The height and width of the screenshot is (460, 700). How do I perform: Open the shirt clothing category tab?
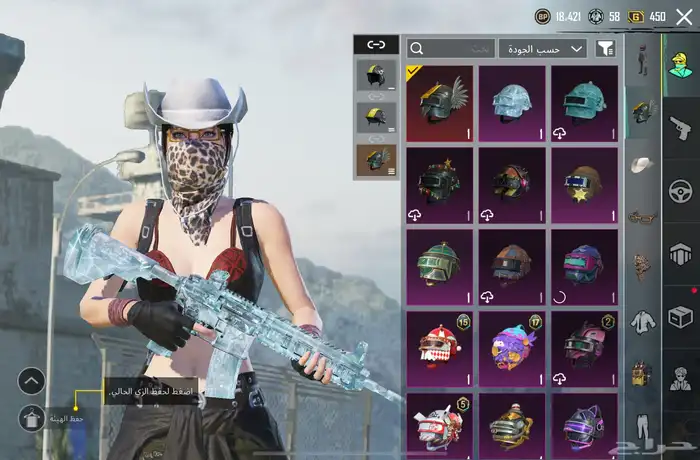(642, 322)
